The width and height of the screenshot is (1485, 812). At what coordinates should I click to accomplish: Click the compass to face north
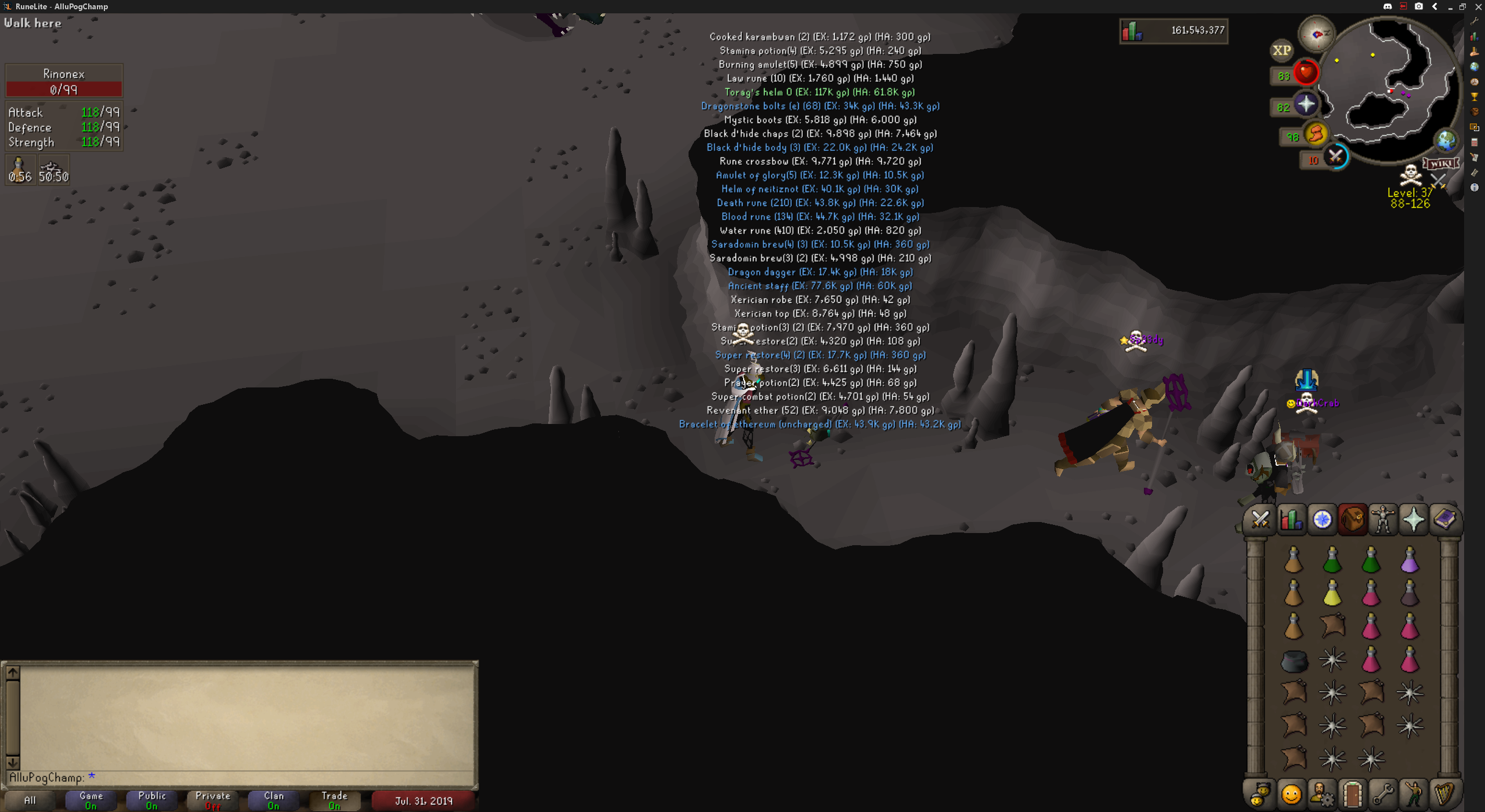pyautogui.click(x=1317, y=34)
